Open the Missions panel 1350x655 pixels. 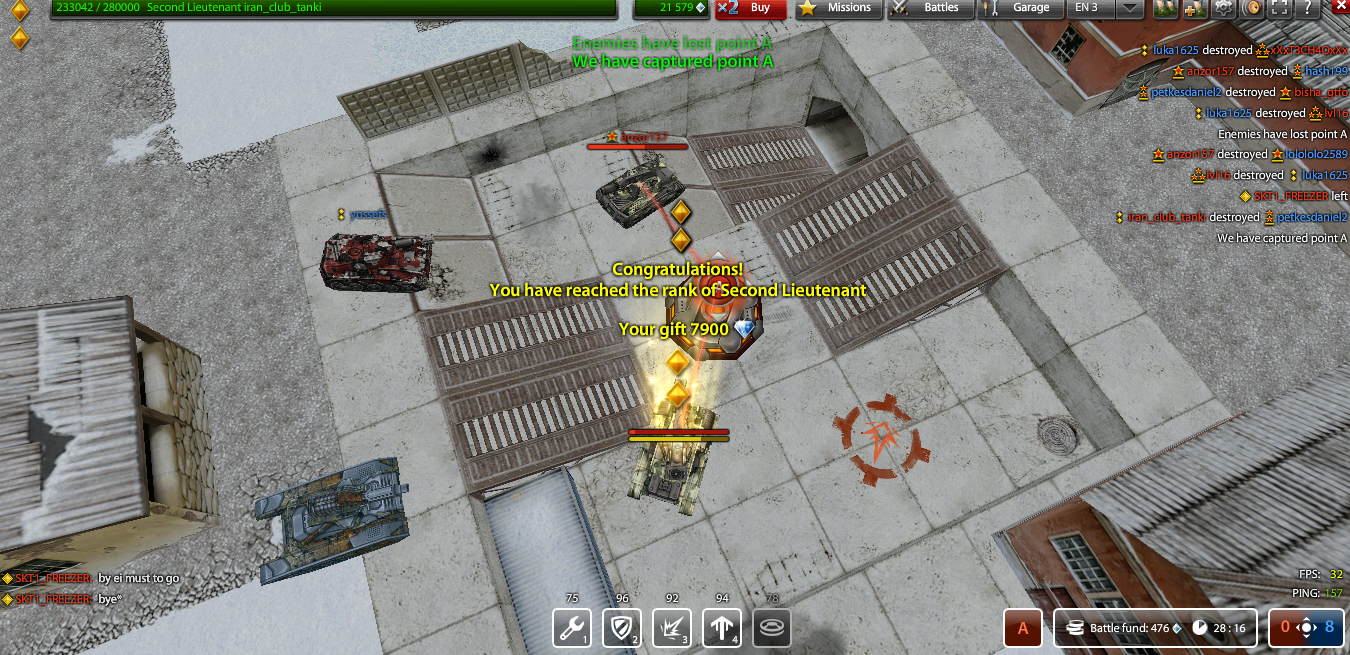click(838, 8)
